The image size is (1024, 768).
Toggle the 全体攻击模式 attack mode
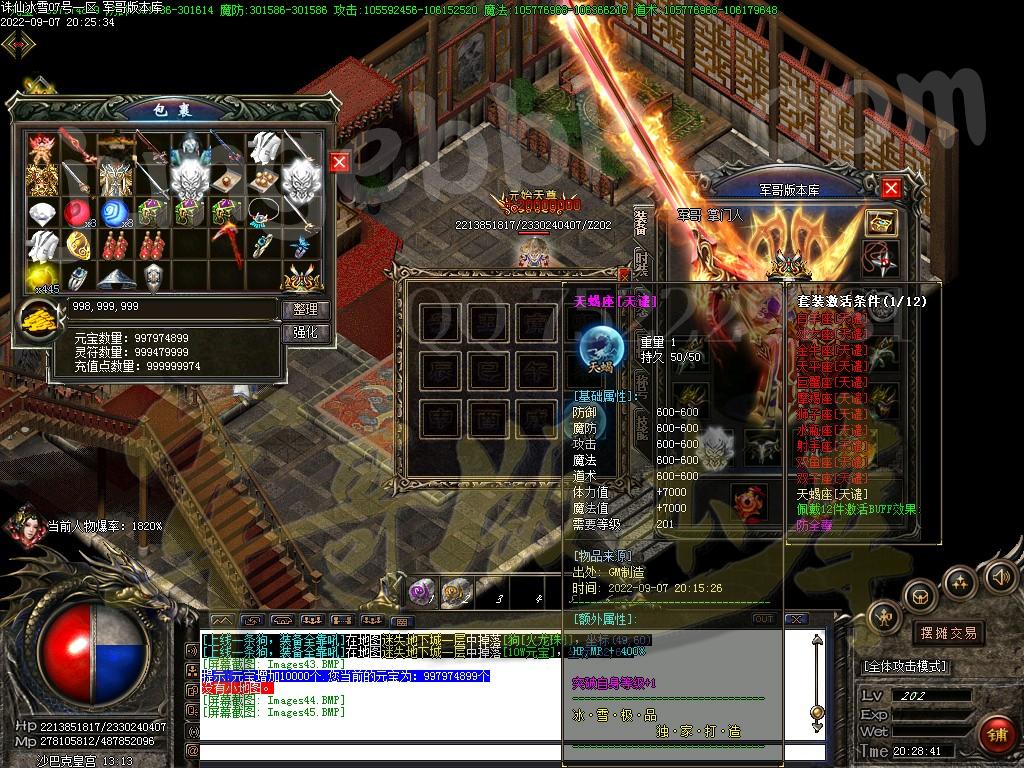coord(904,666)
